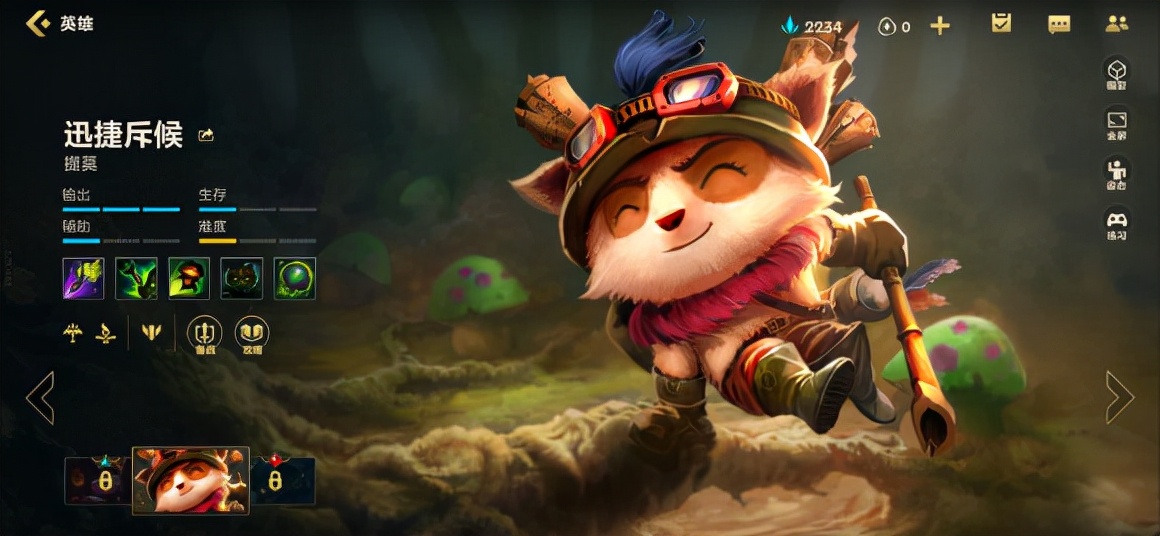Go back from the hero screen
Viewport: 1160px width, 536px height.
click(38, 24)
